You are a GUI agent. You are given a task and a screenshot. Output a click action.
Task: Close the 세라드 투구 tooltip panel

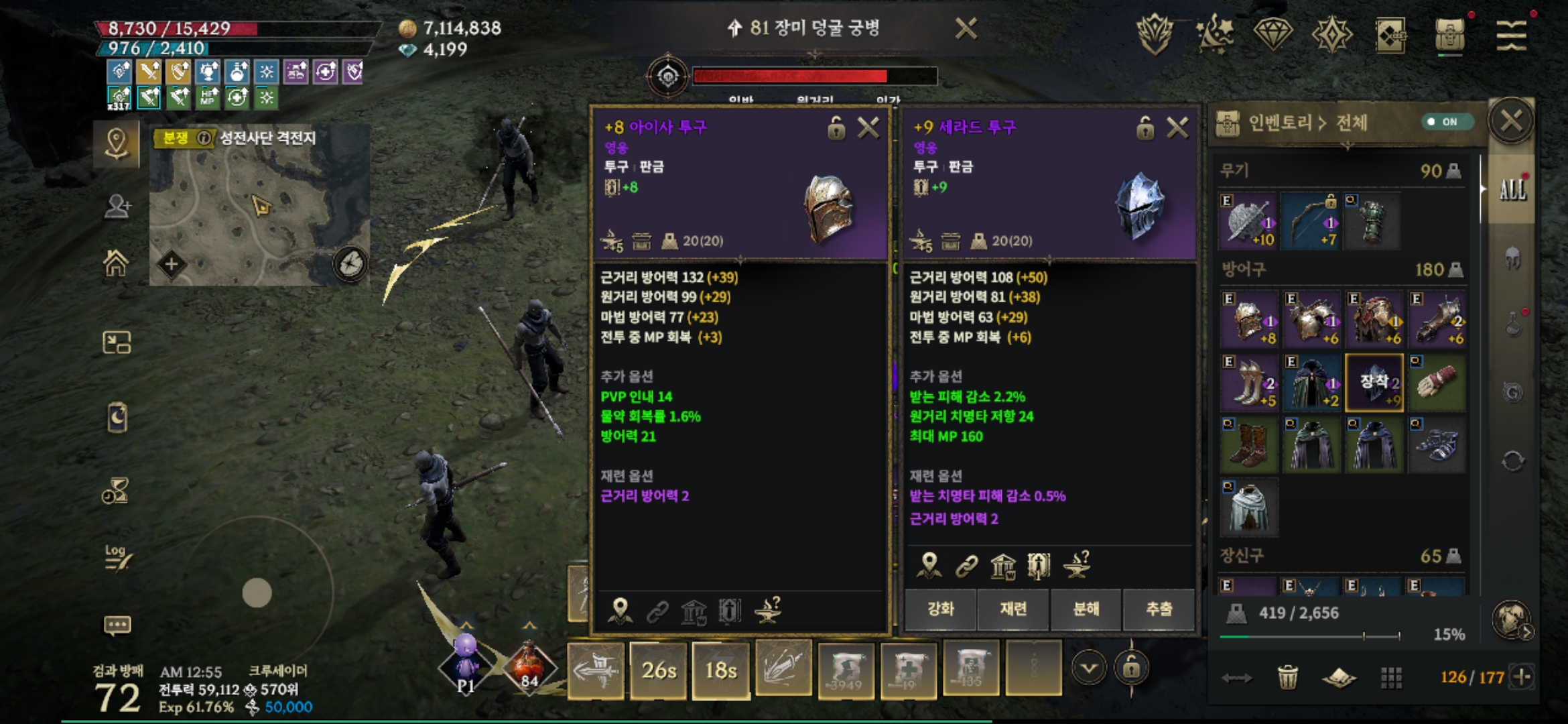click(x=1177, y=127)
